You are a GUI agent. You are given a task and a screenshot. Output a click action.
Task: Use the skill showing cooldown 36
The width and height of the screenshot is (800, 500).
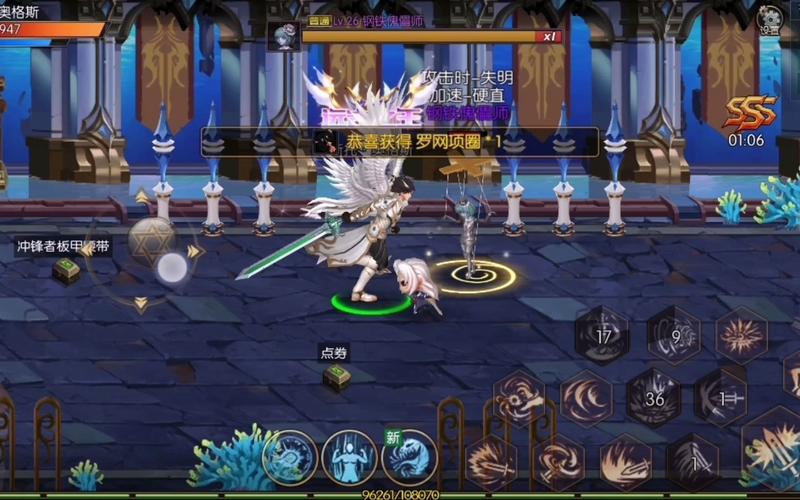click(x=655, y=397)
